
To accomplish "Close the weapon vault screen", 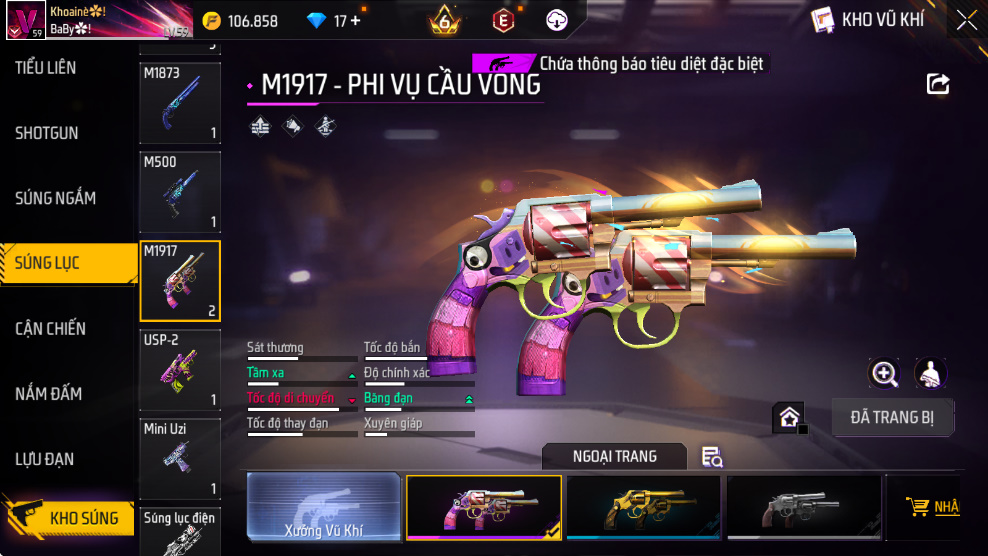I will point(966,20).
